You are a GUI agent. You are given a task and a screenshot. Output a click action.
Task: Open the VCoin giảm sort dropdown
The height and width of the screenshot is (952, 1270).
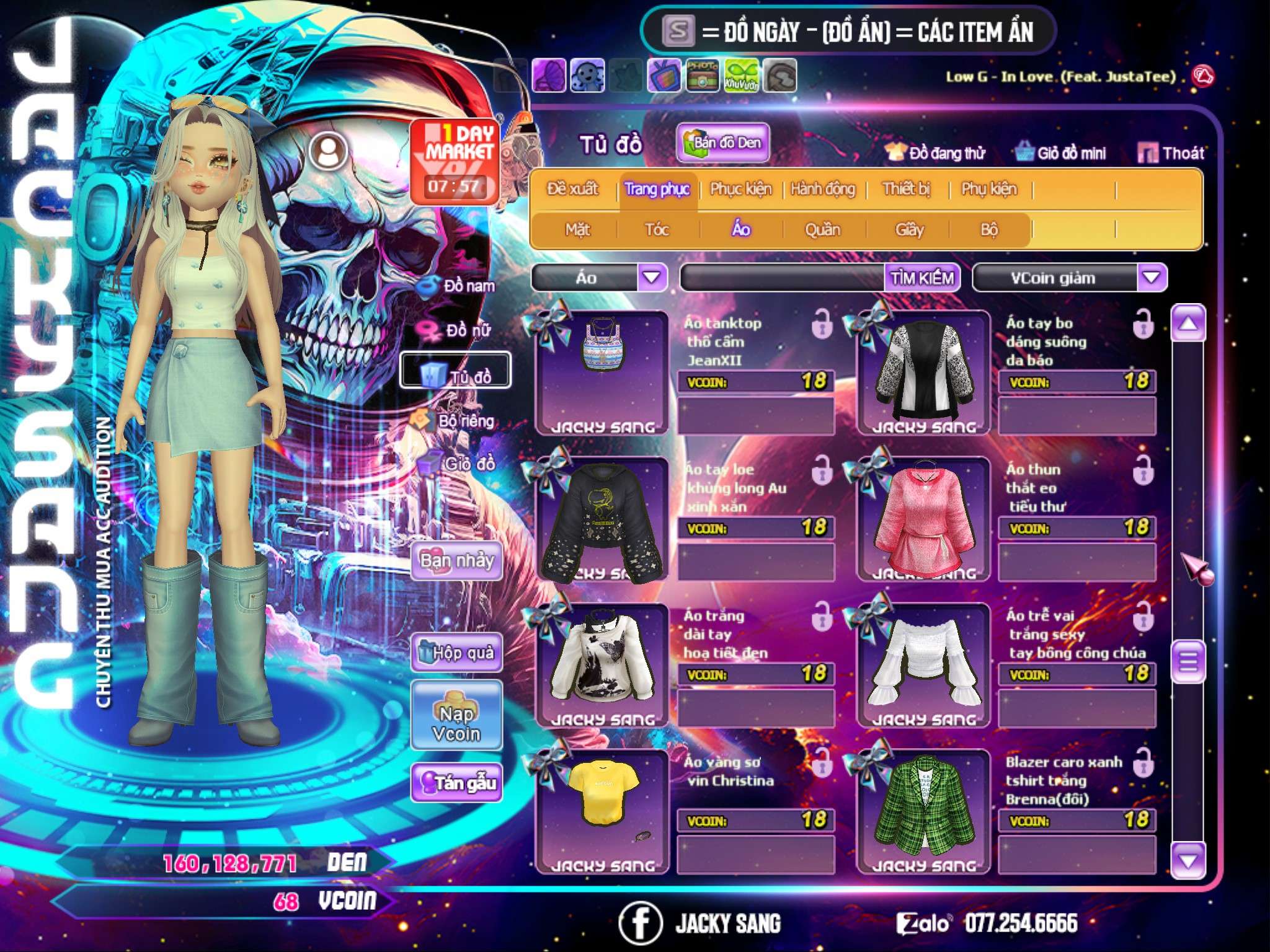tap(1152, 278)
